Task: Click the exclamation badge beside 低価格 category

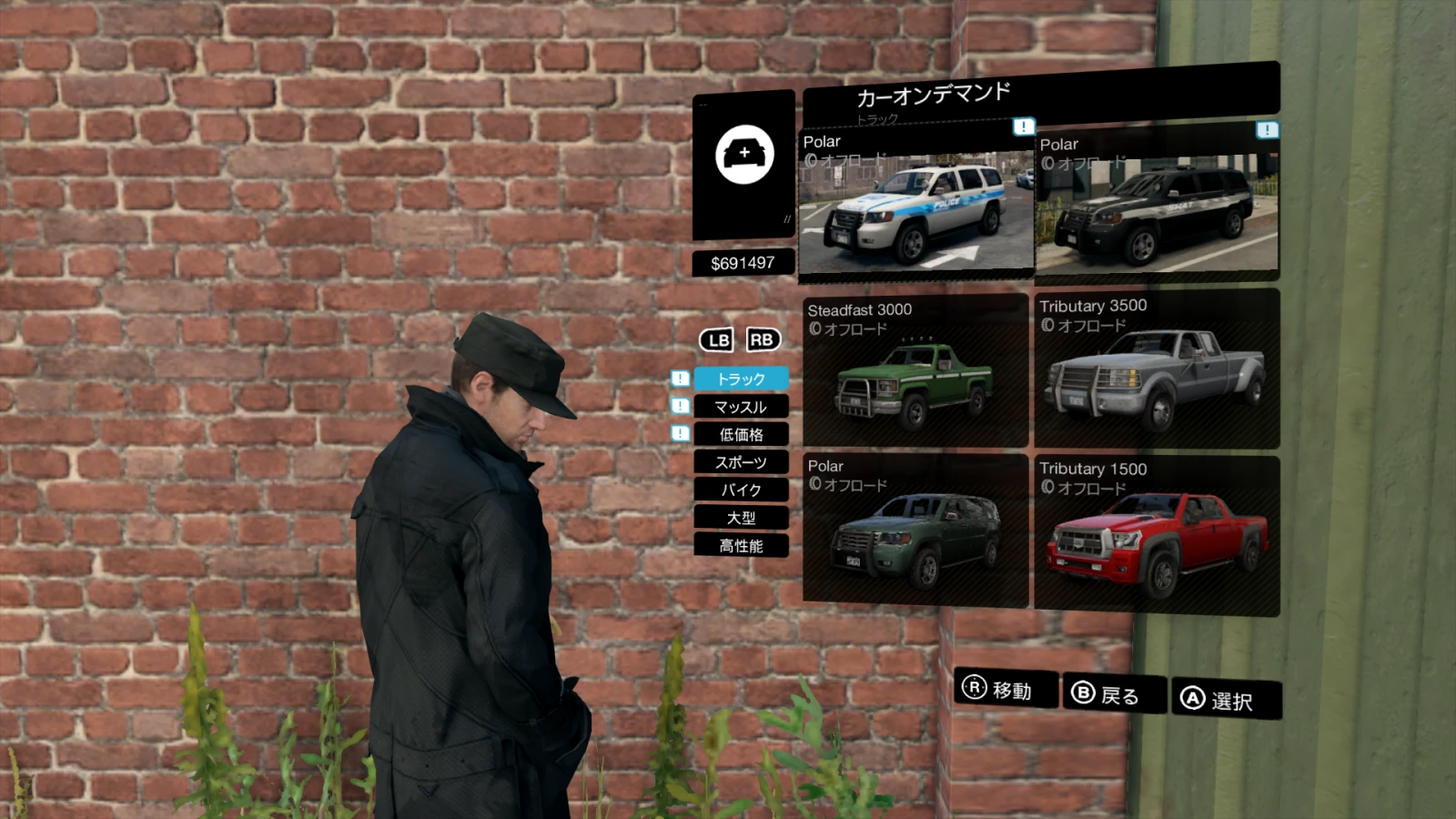Action: tap(678, 435)
